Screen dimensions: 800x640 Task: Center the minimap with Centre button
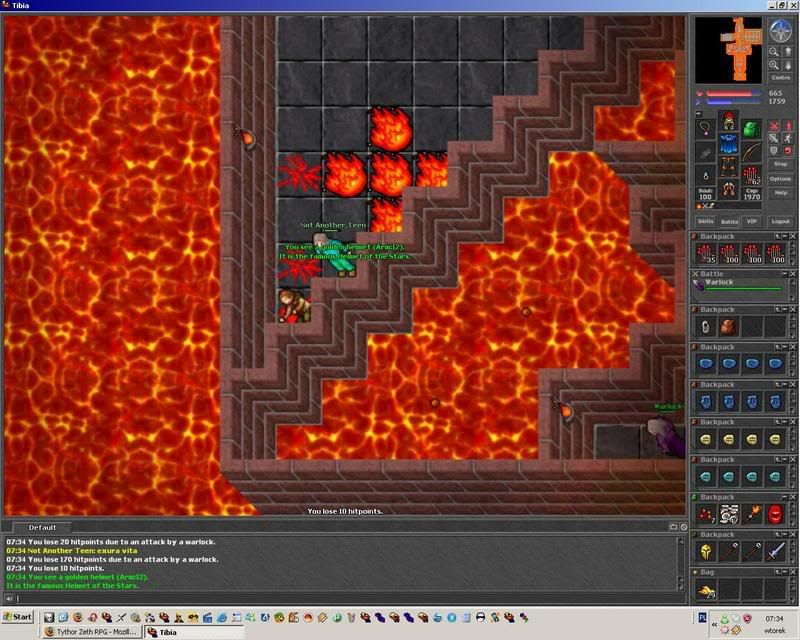coord(781,77)
